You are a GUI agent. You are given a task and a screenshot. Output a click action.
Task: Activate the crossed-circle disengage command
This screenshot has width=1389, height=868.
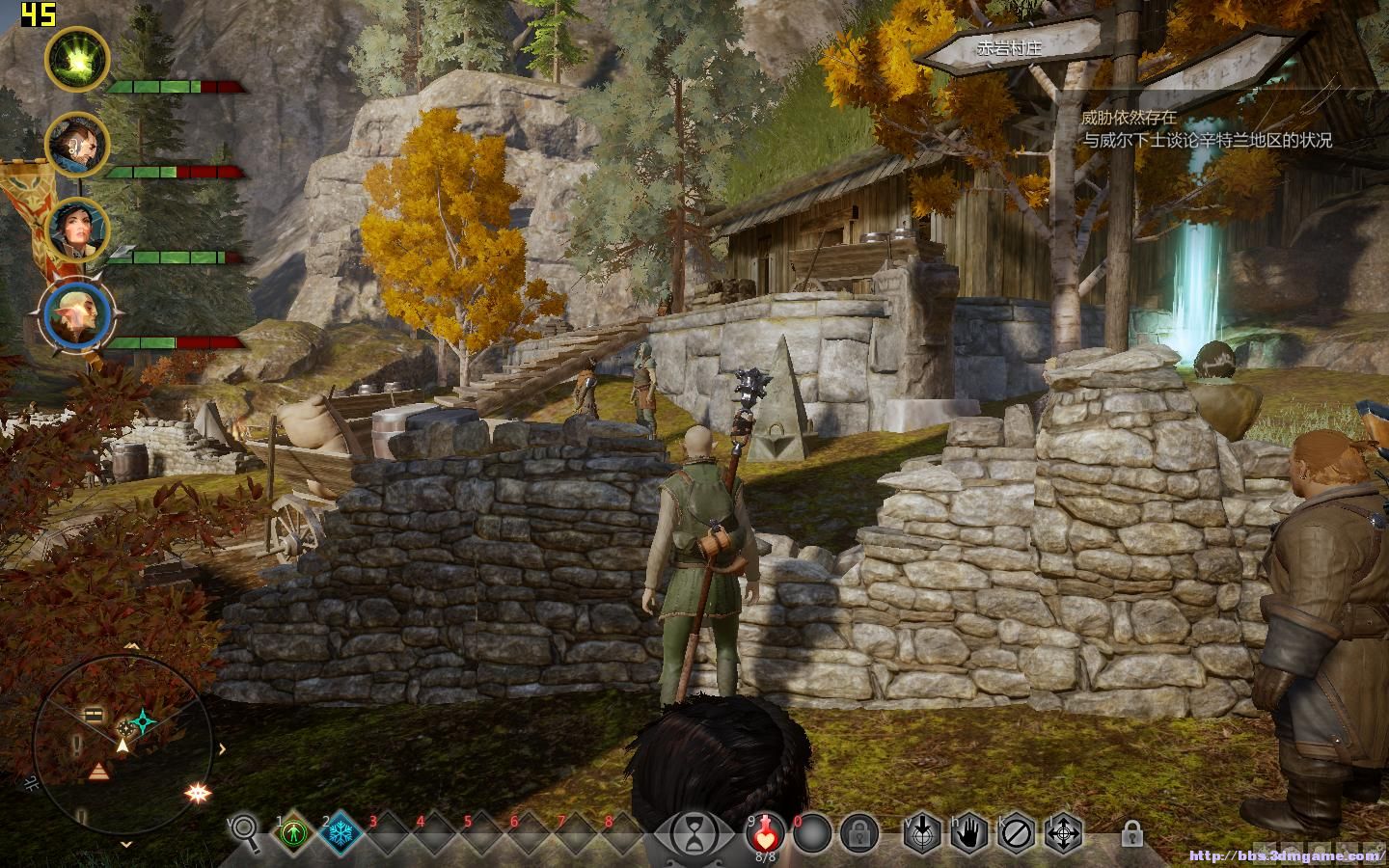pos(1017,832)
